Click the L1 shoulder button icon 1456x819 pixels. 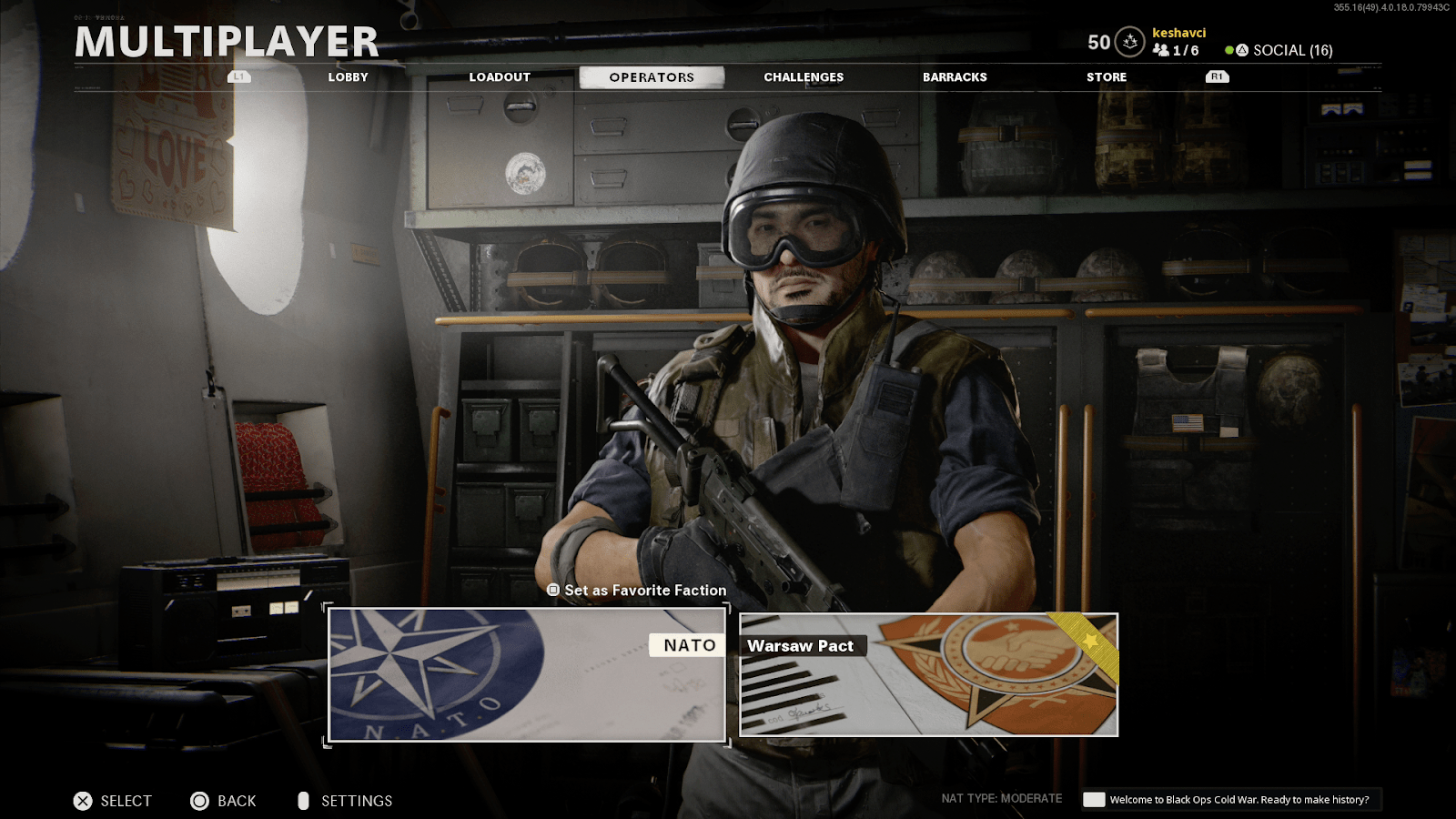238,76
